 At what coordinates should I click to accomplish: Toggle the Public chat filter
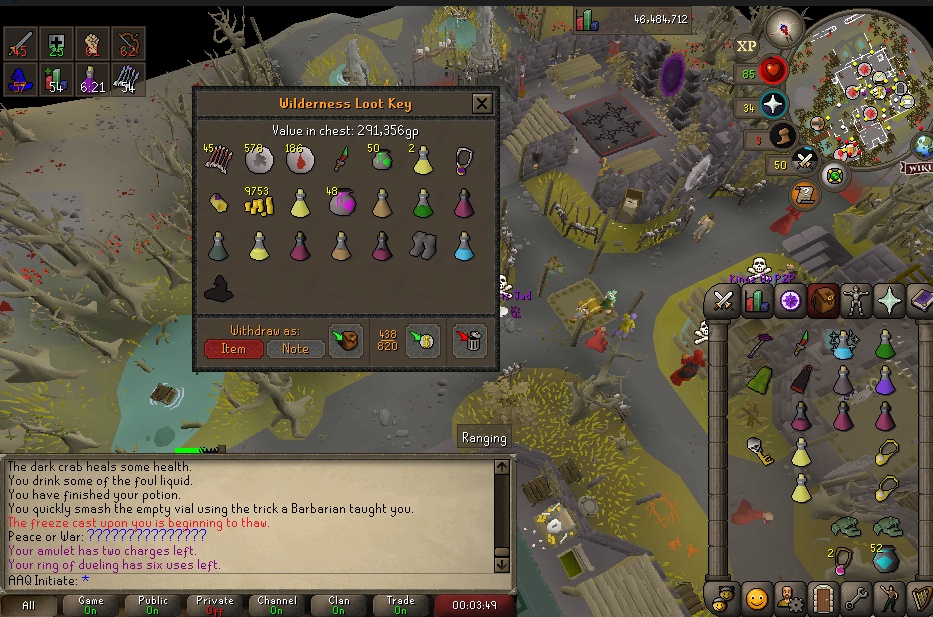click(153, 605)
